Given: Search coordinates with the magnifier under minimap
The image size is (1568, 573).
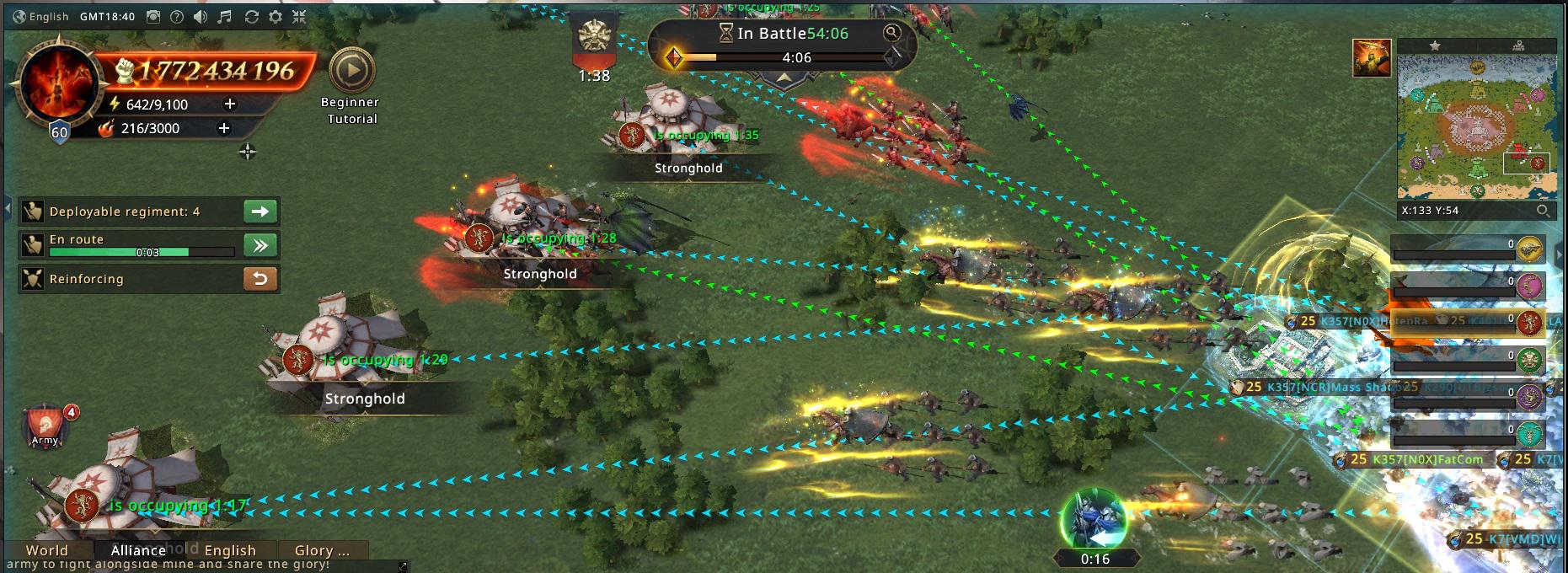Looking at the screenshot, I should pyautogui.click(x=1543, y=211).
